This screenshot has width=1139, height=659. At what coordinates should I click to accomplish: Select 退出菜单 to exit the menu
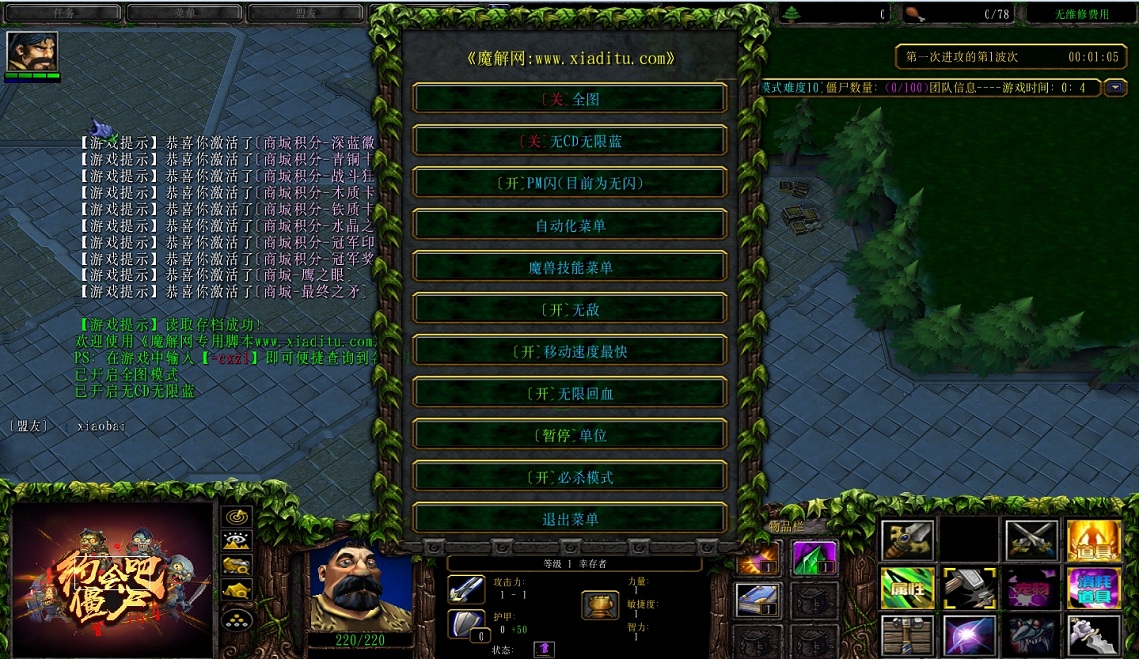point(570,519)
